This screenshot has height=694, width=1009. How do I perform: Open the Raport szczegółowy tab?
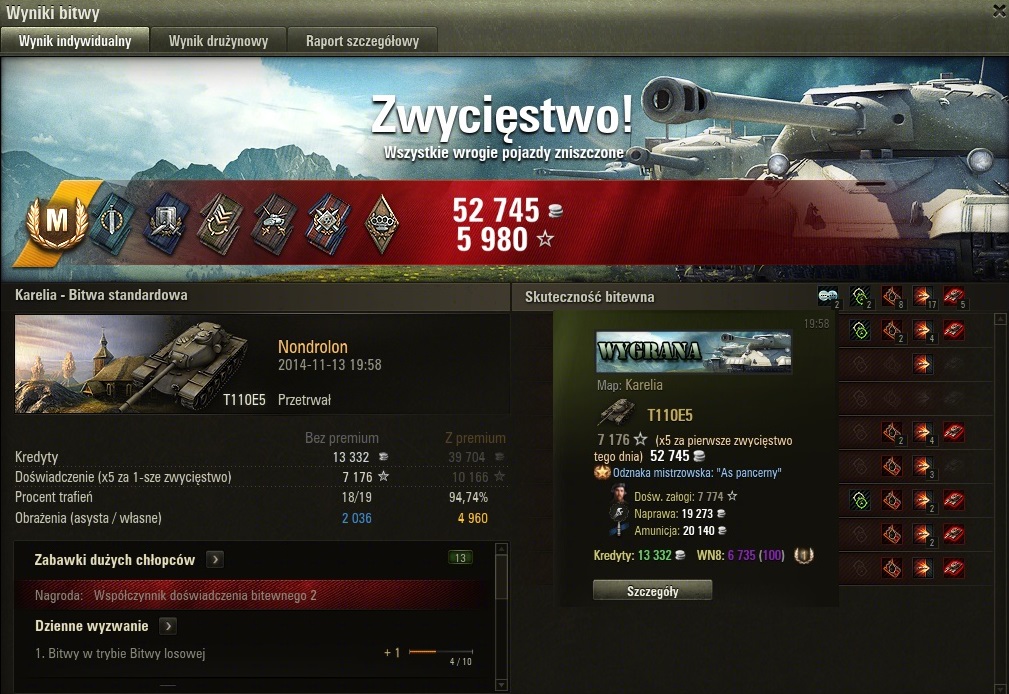(x=362, y=41)
